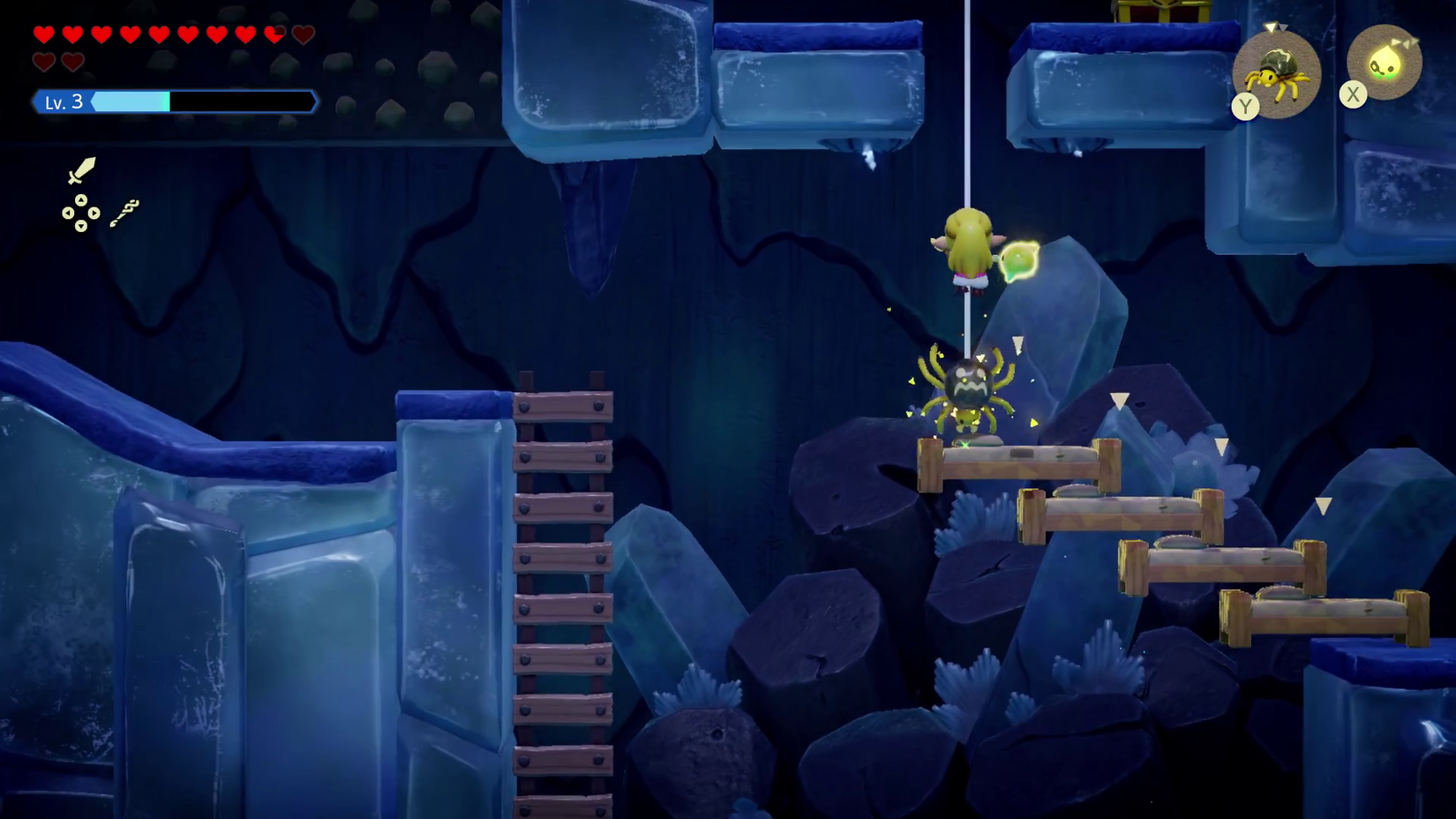Choose the sword swordfighter form icon
The width and height of the screenshot is (1456, 819).
click(x=81, y=170)
